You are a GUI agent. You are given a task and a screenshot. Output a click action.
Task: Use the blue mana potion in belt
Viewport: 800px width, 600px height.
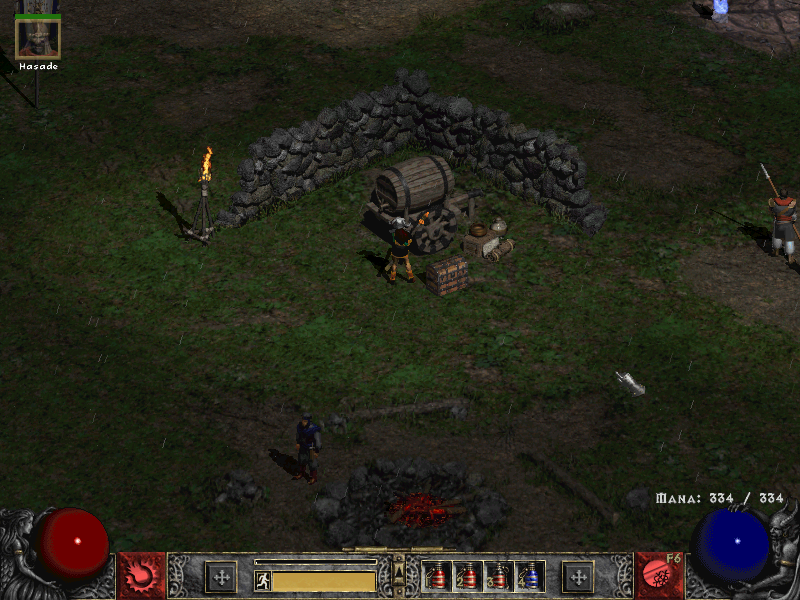click(530, 576)
